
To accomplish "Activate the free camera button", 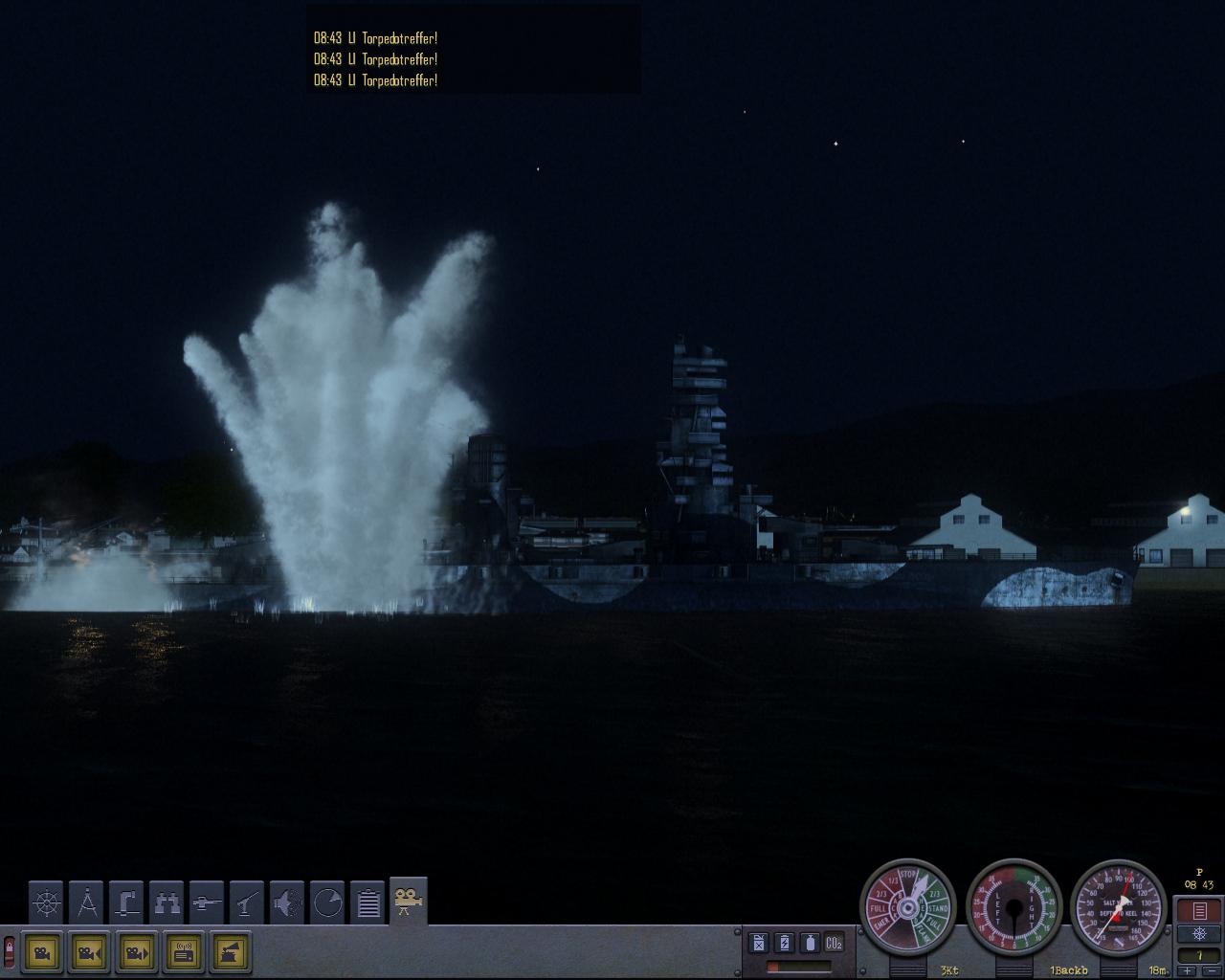I will tap(42, 952).
